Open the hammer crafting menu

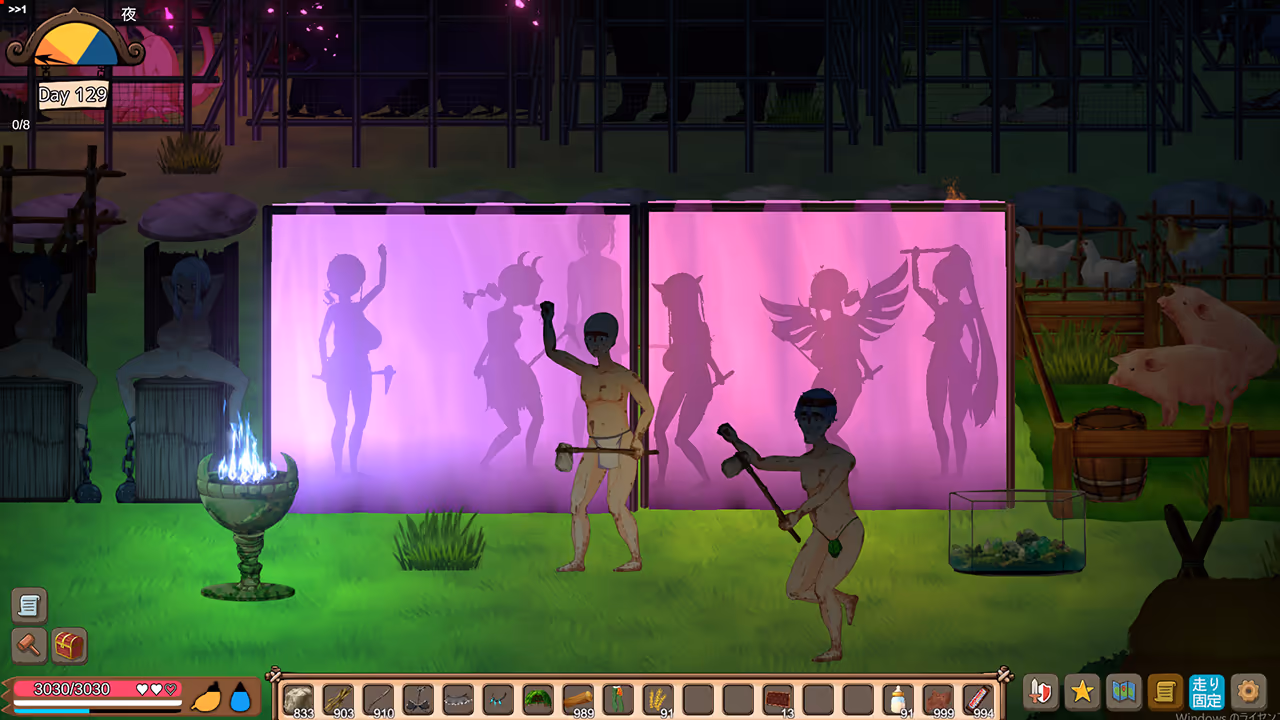click(29, 646)
